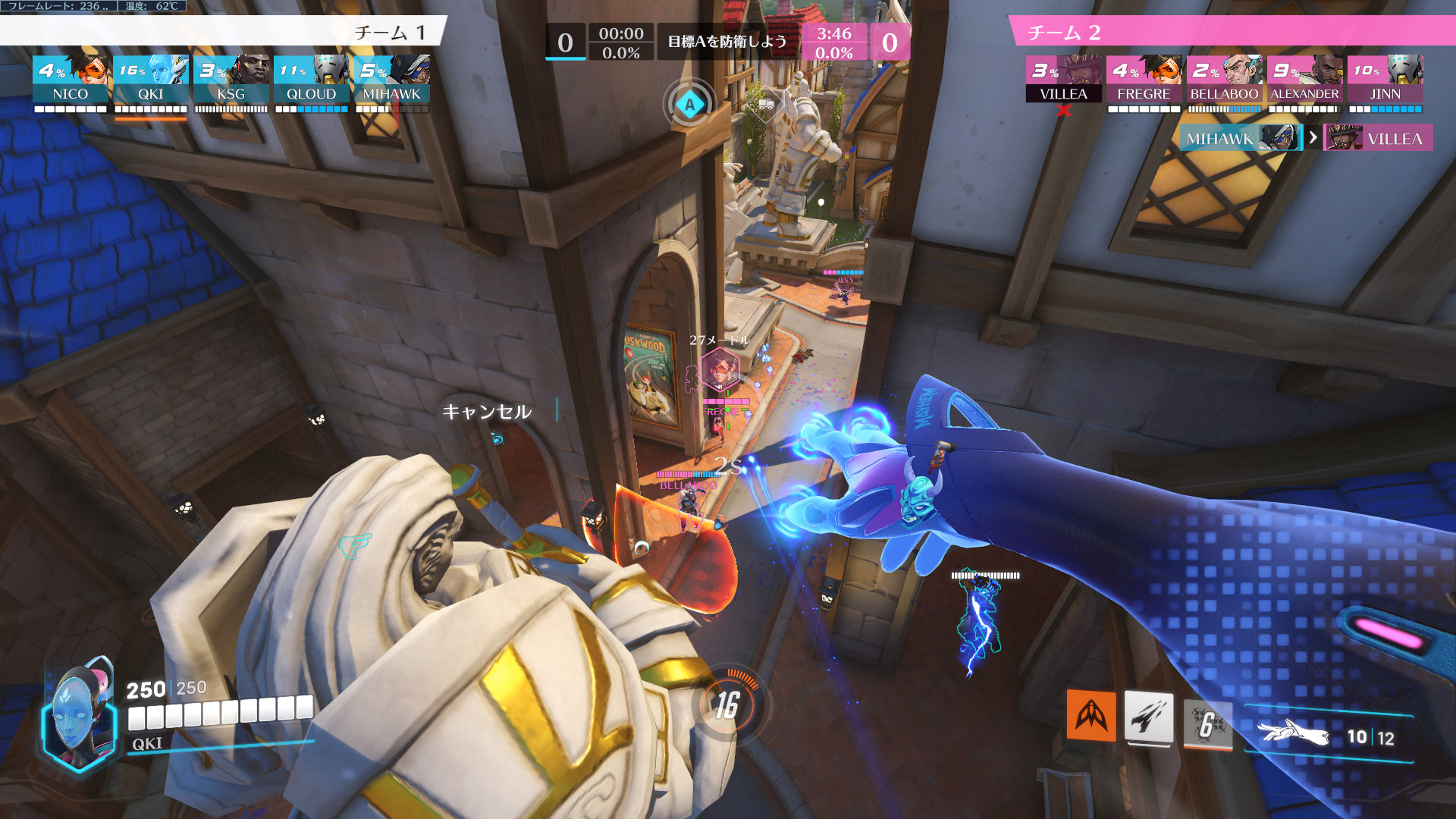Click the objective A point marker
The height and width of the screenshot is (819, 1456).
pos(689,105)
